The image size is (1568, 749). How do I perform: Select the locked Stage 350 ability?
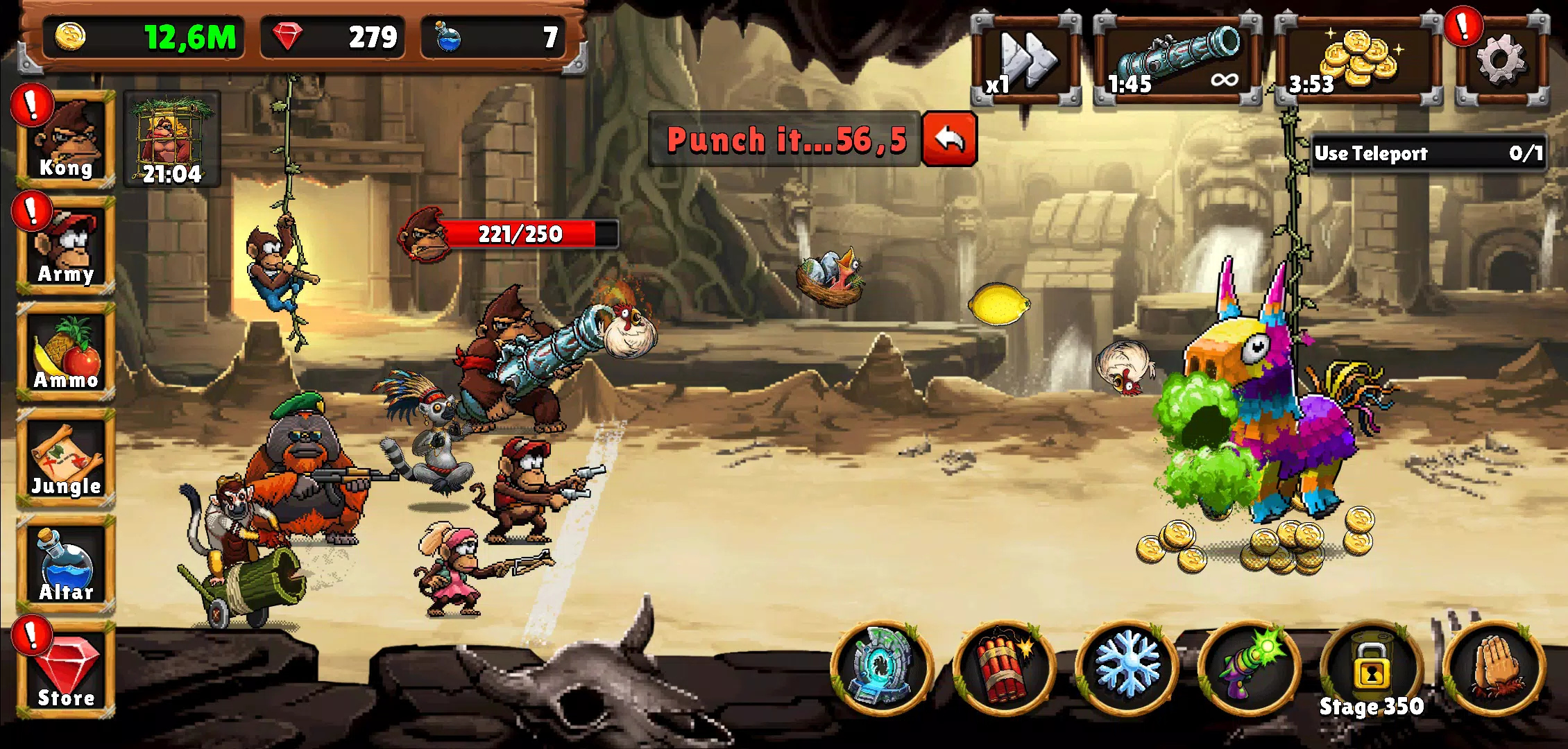tap(1371, 667)
